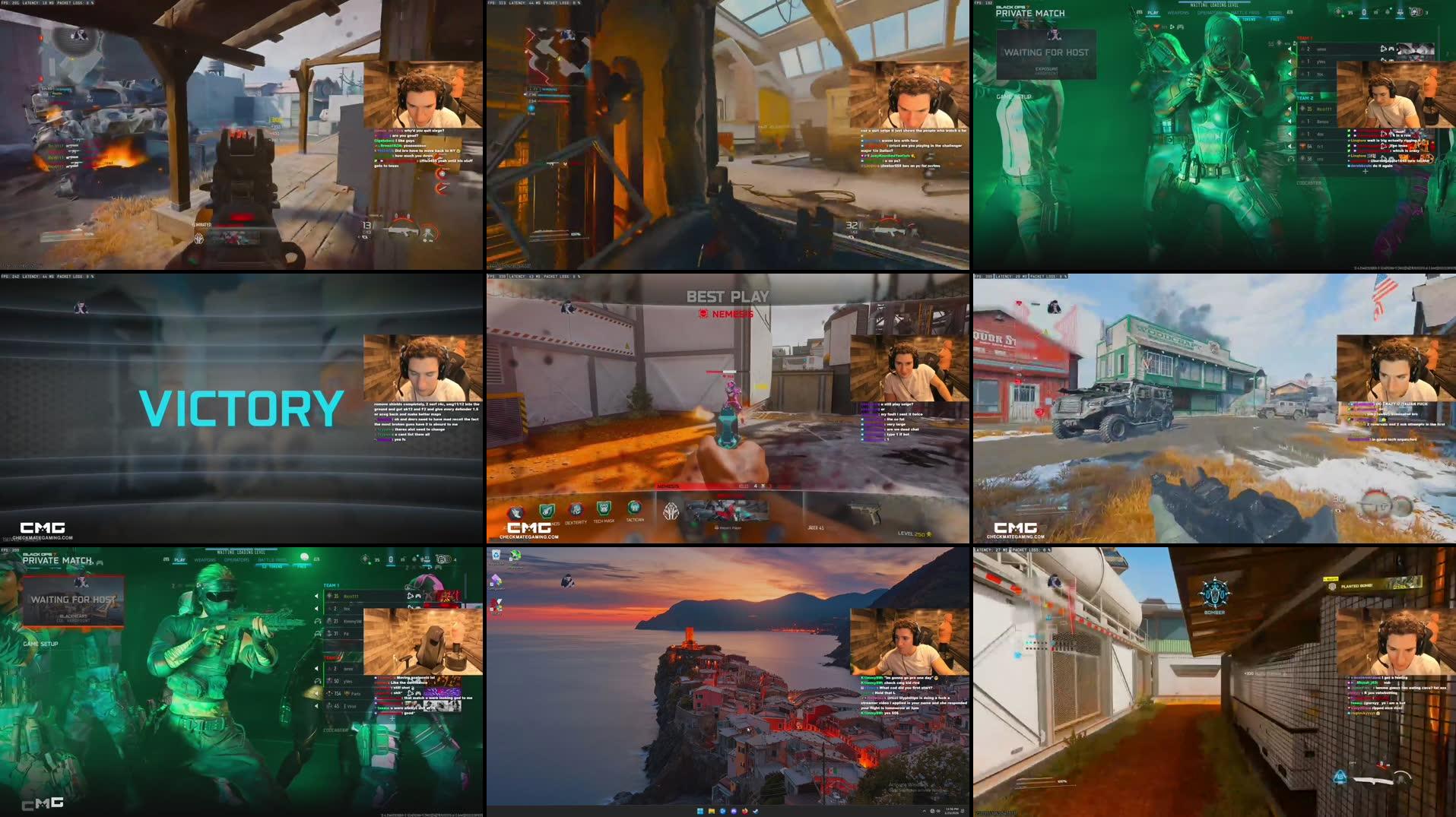Visit the CHECKMATEGAMING.COM link
Screen dimensions: 1456x817
pyautogui.click(x=529, y=537)
